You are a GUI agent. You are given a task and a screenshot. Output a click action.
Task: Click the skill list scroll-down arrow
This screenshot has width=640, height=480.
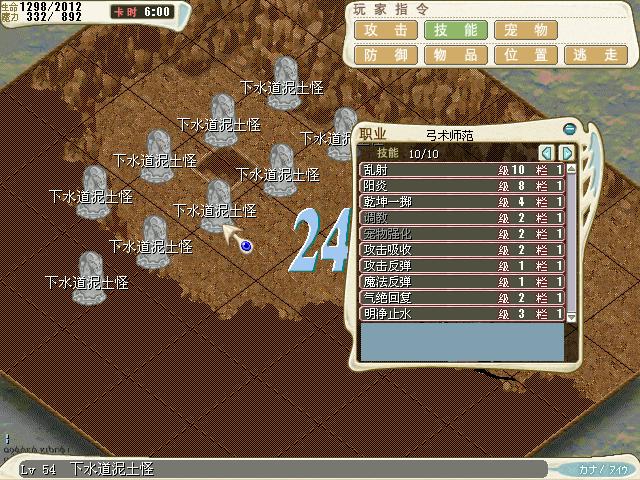pos(572,316)
